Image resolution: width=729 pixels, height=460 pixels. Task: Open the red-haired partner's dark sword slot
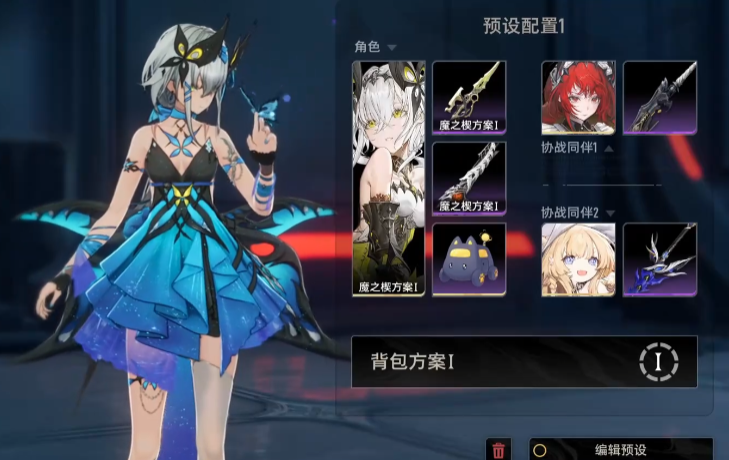tap(660, 97)
